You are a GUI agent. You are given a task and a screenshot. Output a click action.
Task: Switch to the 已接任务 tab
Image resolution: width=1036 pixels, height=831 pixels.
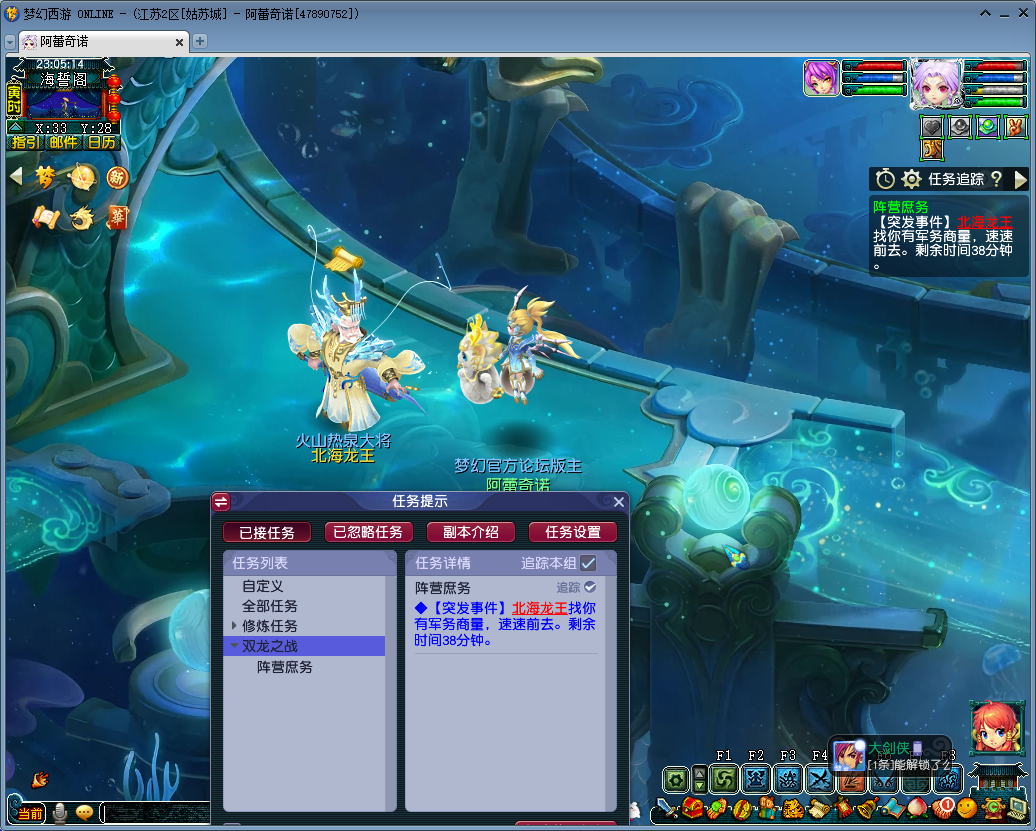click(x=266, y=532)
